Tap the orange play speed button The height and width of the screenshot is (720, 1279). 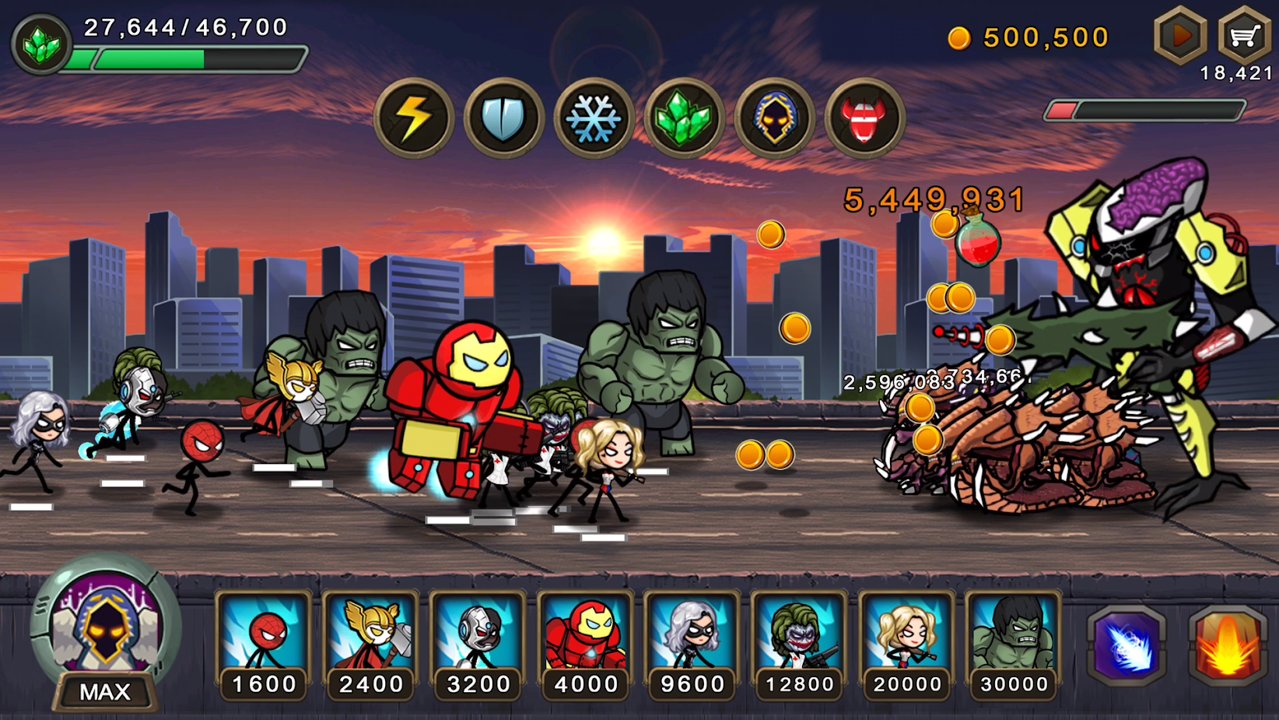[x=1181, y=36]
